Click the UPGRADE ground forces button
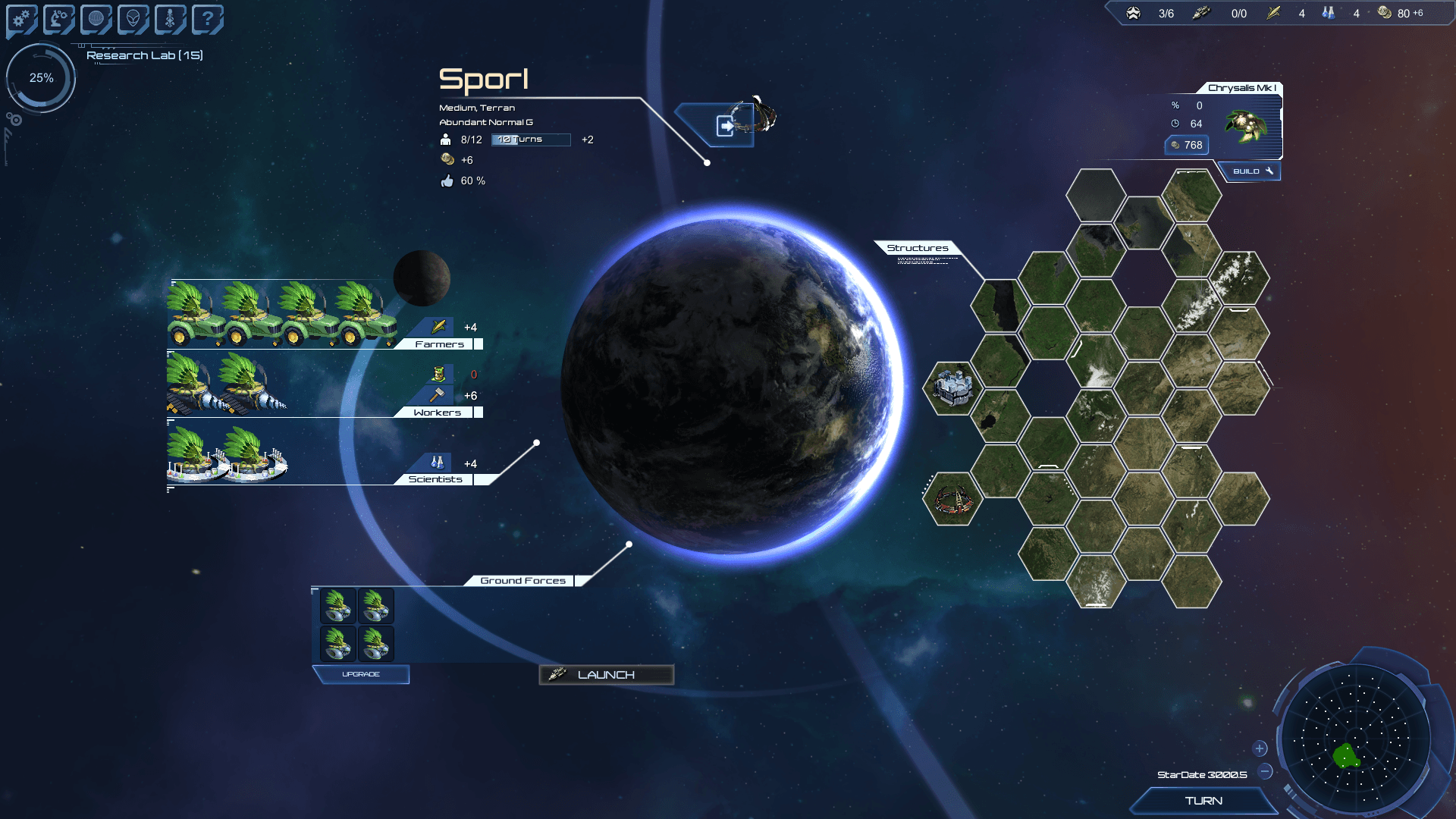 click(x=361, y=674)
